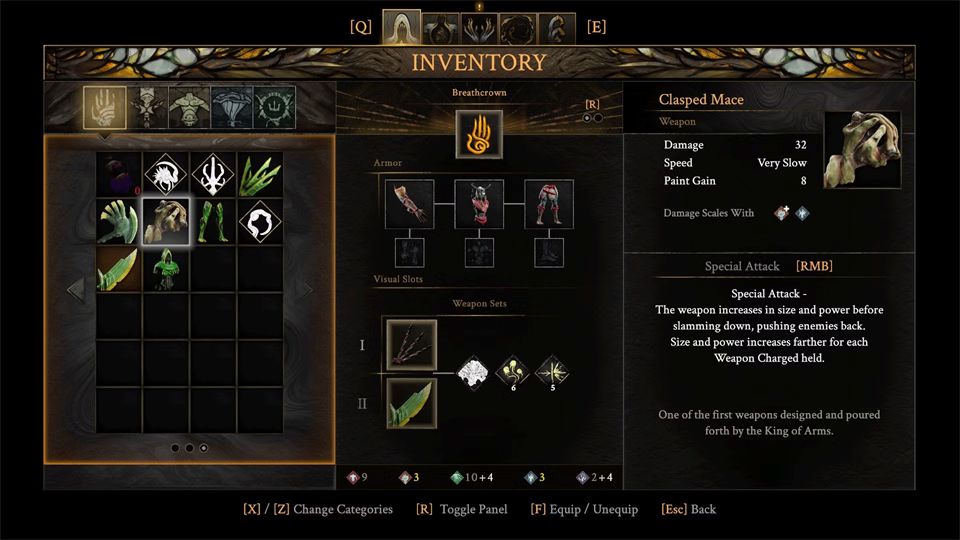Pick the green leg armor item
The image size is (960, 540).
pos(213,221)
